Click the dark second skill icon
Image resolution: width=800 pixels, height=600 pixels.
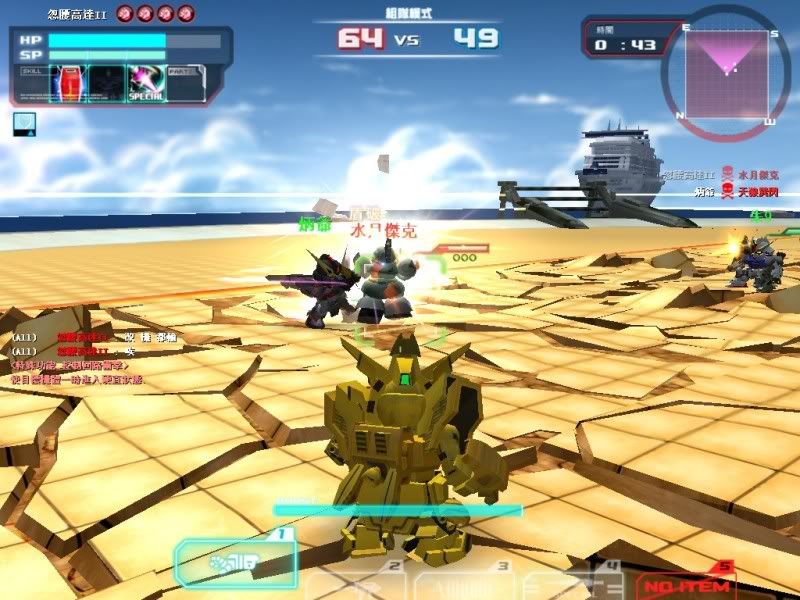107,82
